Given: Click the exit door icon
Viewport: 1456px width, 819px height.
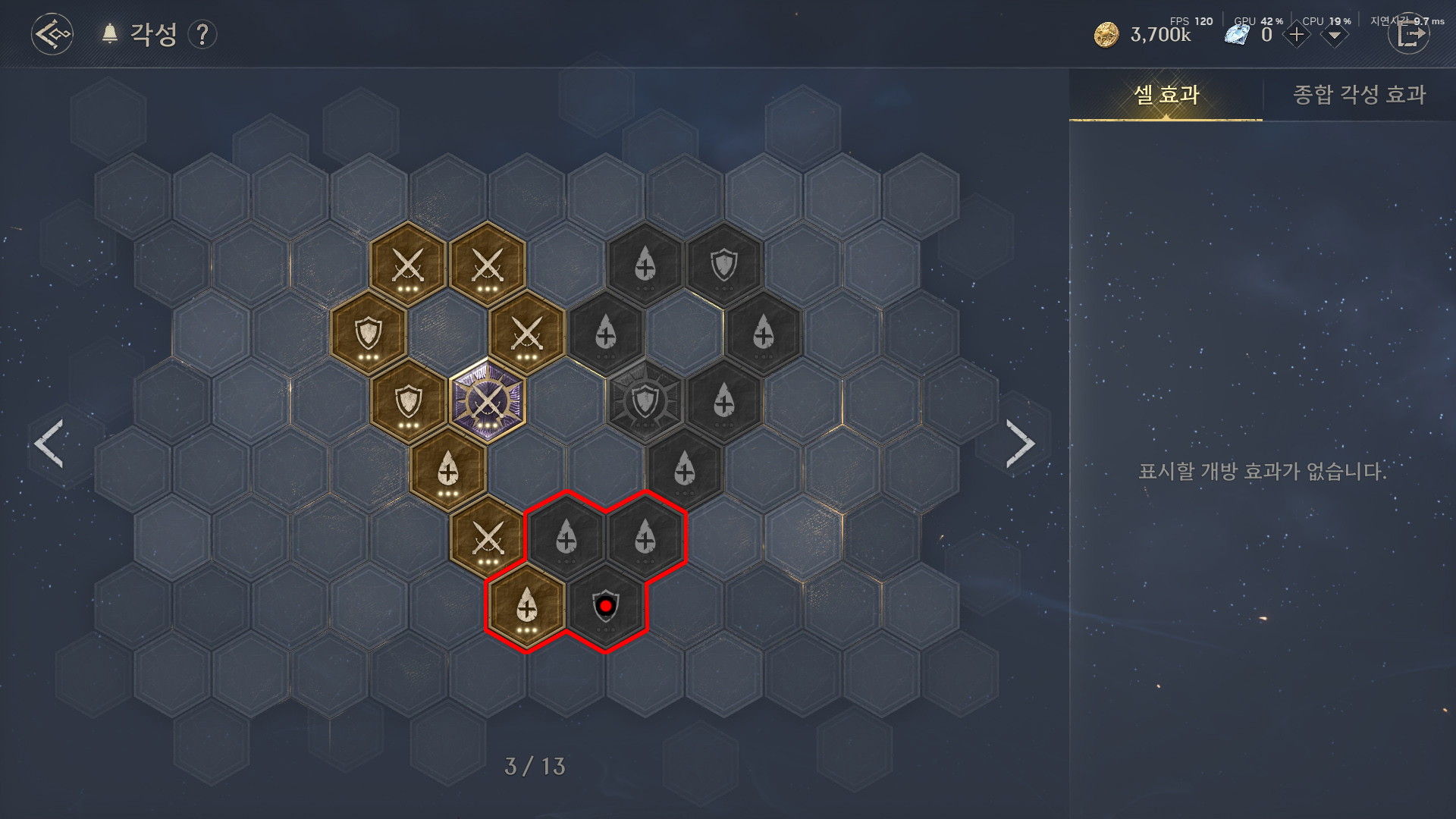Looking at the screenshot, I should [x=1408, y=35].
